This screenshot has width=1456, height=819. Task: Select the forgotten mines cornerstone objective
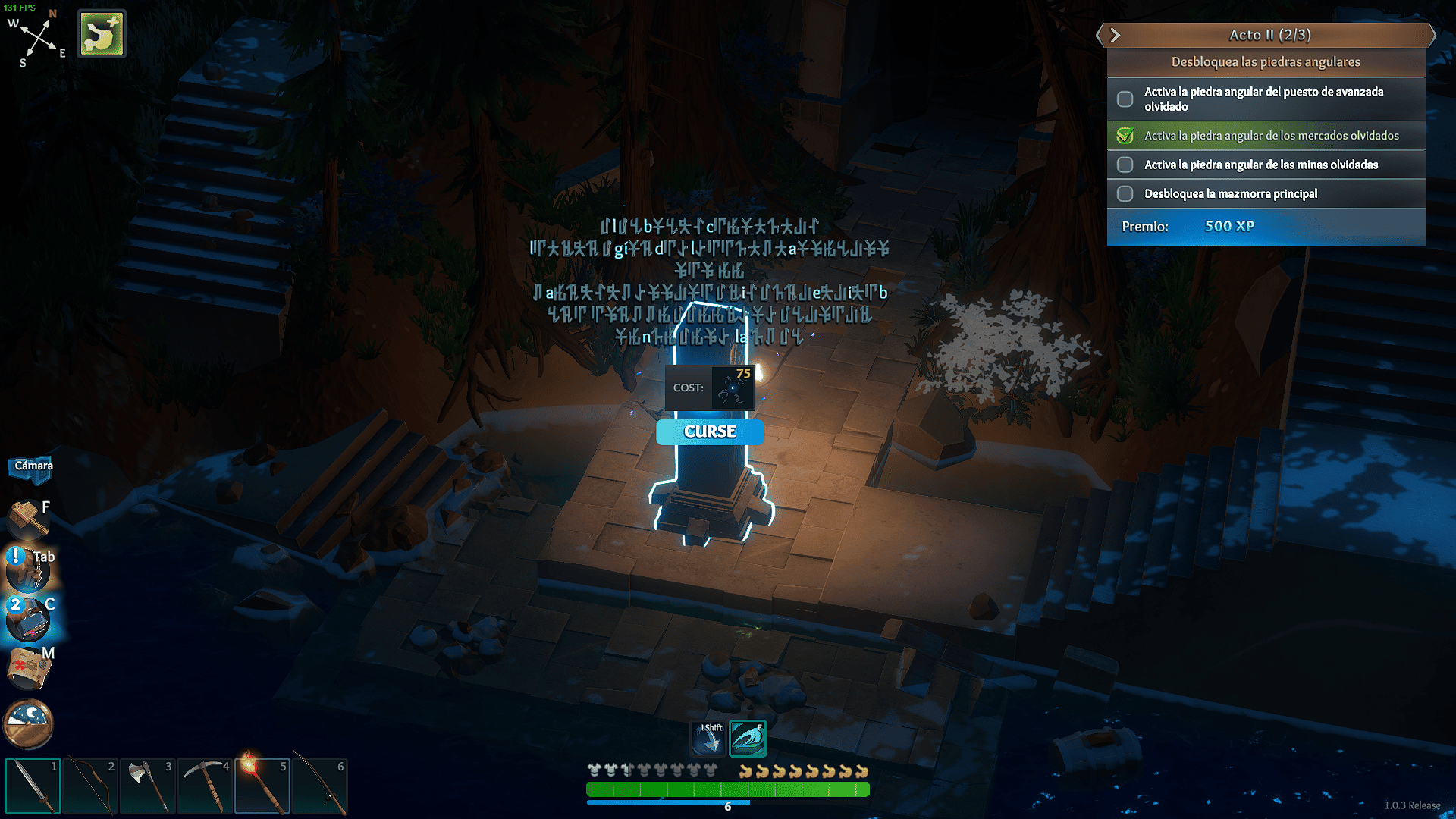click(x=1261, y=165)
